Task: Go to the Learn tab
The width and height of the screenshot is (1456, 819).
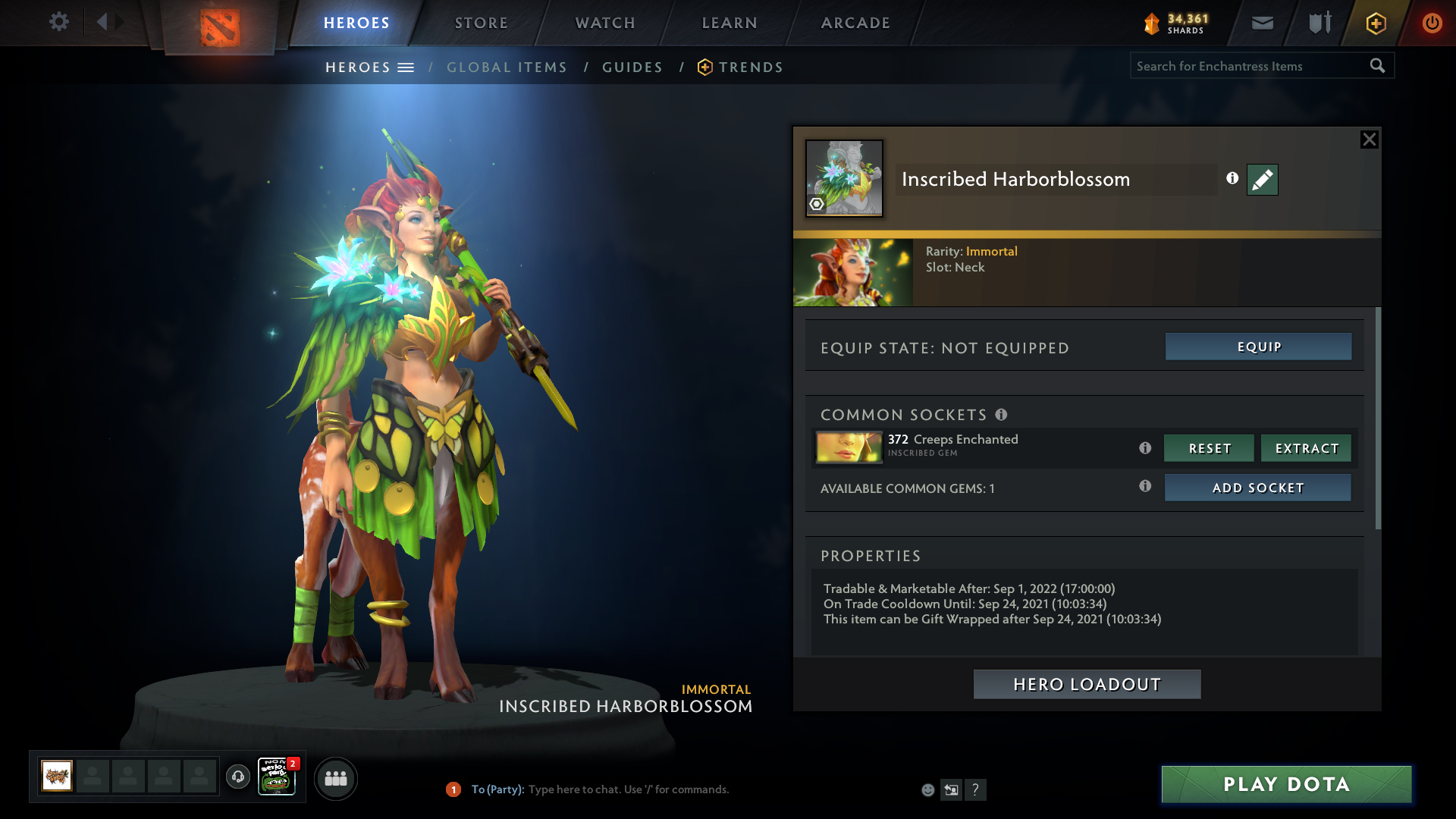Action: click(x=730, y=23)
